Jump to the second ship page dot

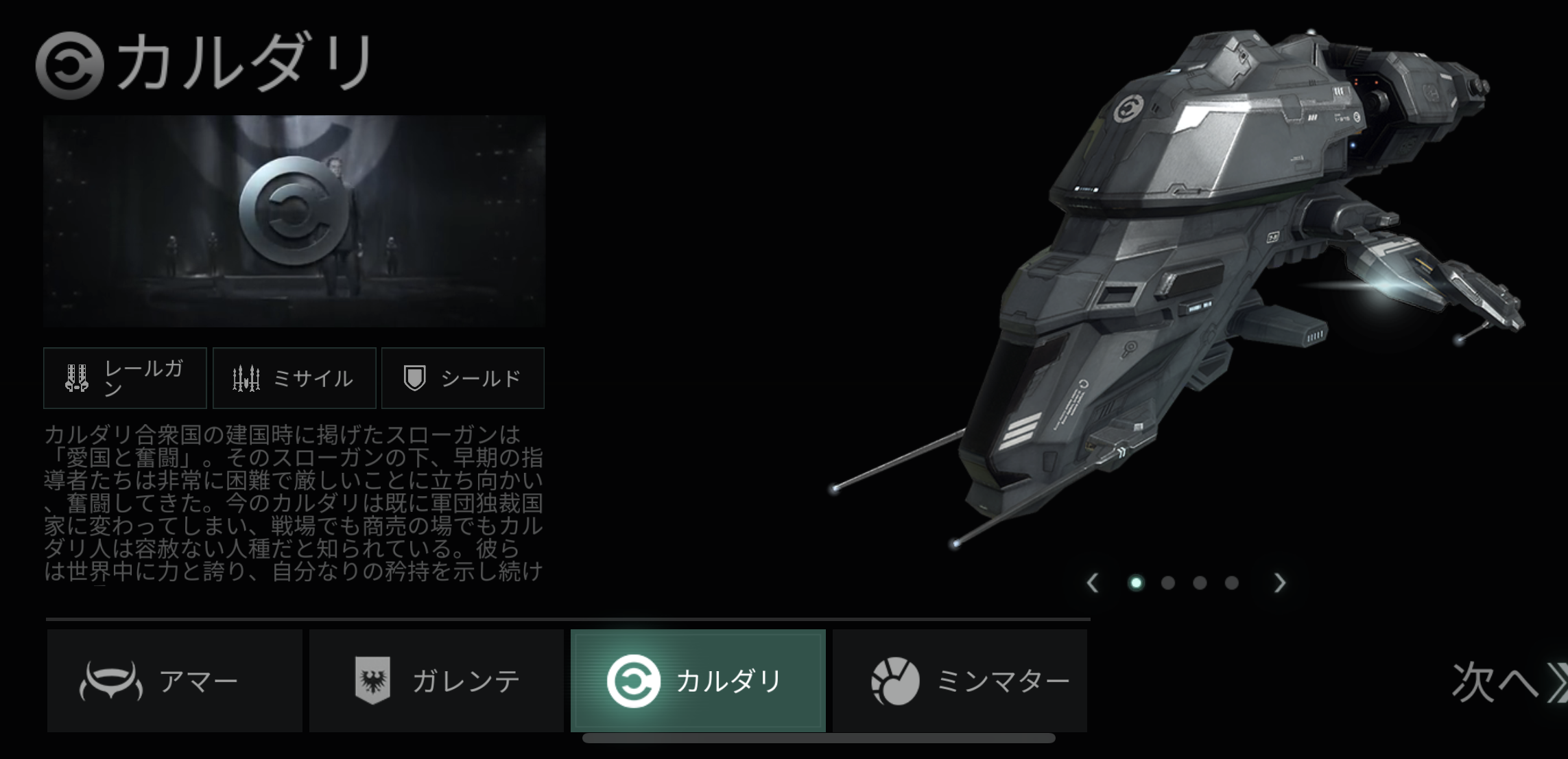tap(1168, 583)
